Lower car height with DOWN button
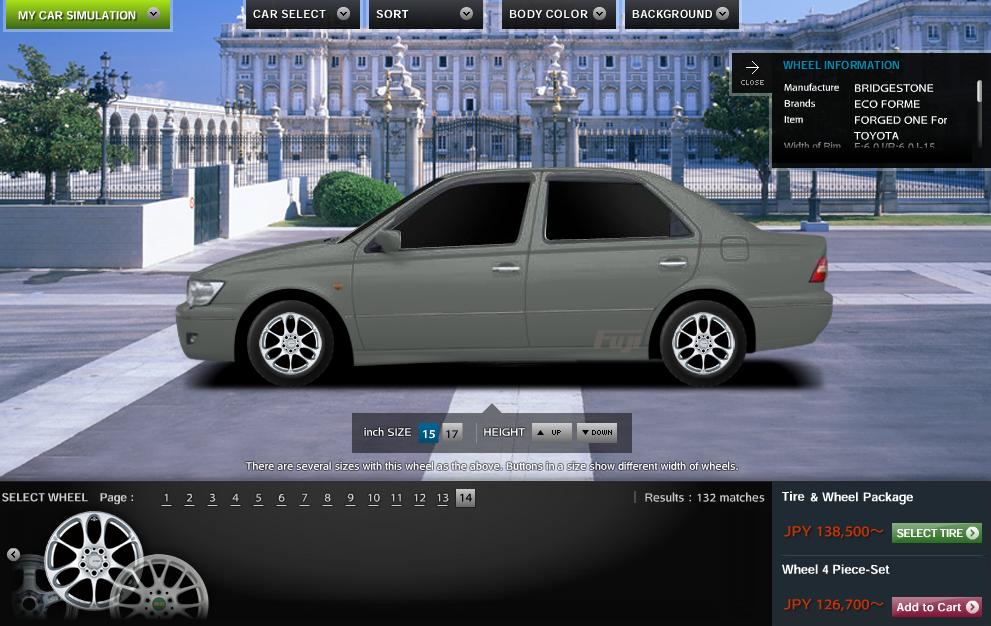The image size is (991, 626). point(597,432)
